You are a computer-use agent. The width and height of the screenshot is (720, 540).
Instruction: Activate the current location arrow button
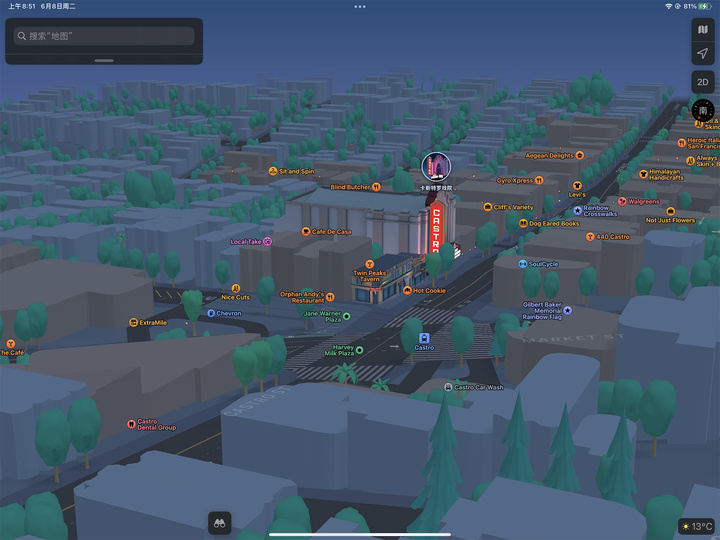click(703, 54)
